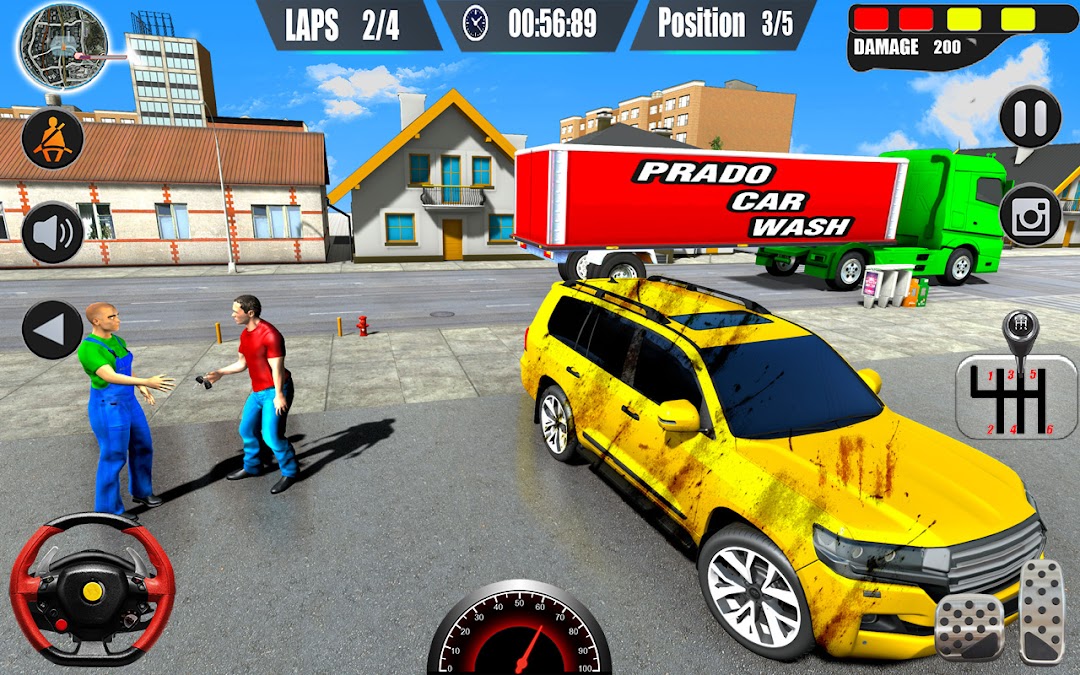Viewport: 1080px width, 675px height.
Task: Toggle the seatbelt button
Action: click(52, 138)
